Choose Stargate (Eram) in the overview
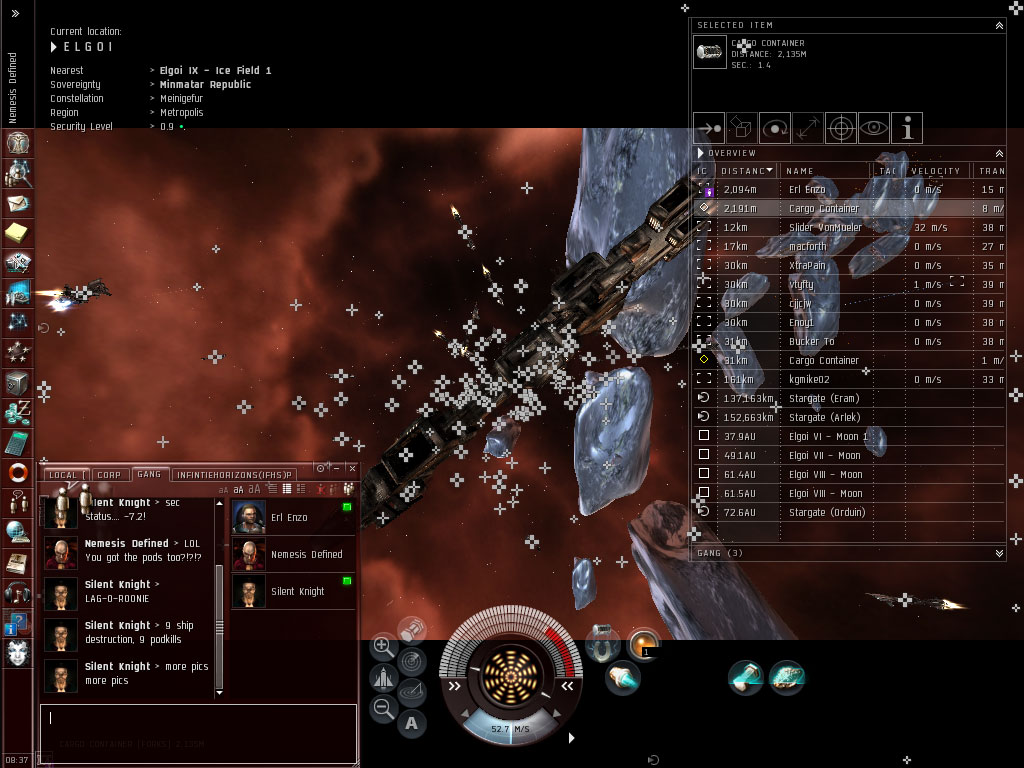Image resolution: width=1024 pixels, height=768 pixels. (824, 398)
